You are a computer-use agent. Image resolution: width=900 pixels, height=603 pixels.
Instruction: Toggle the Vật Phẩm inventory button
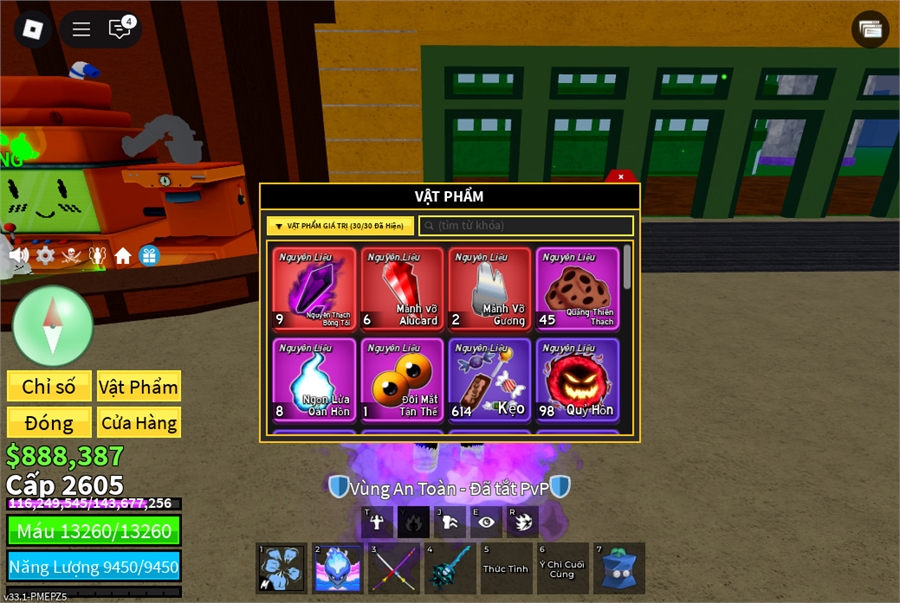click(139, 387)
